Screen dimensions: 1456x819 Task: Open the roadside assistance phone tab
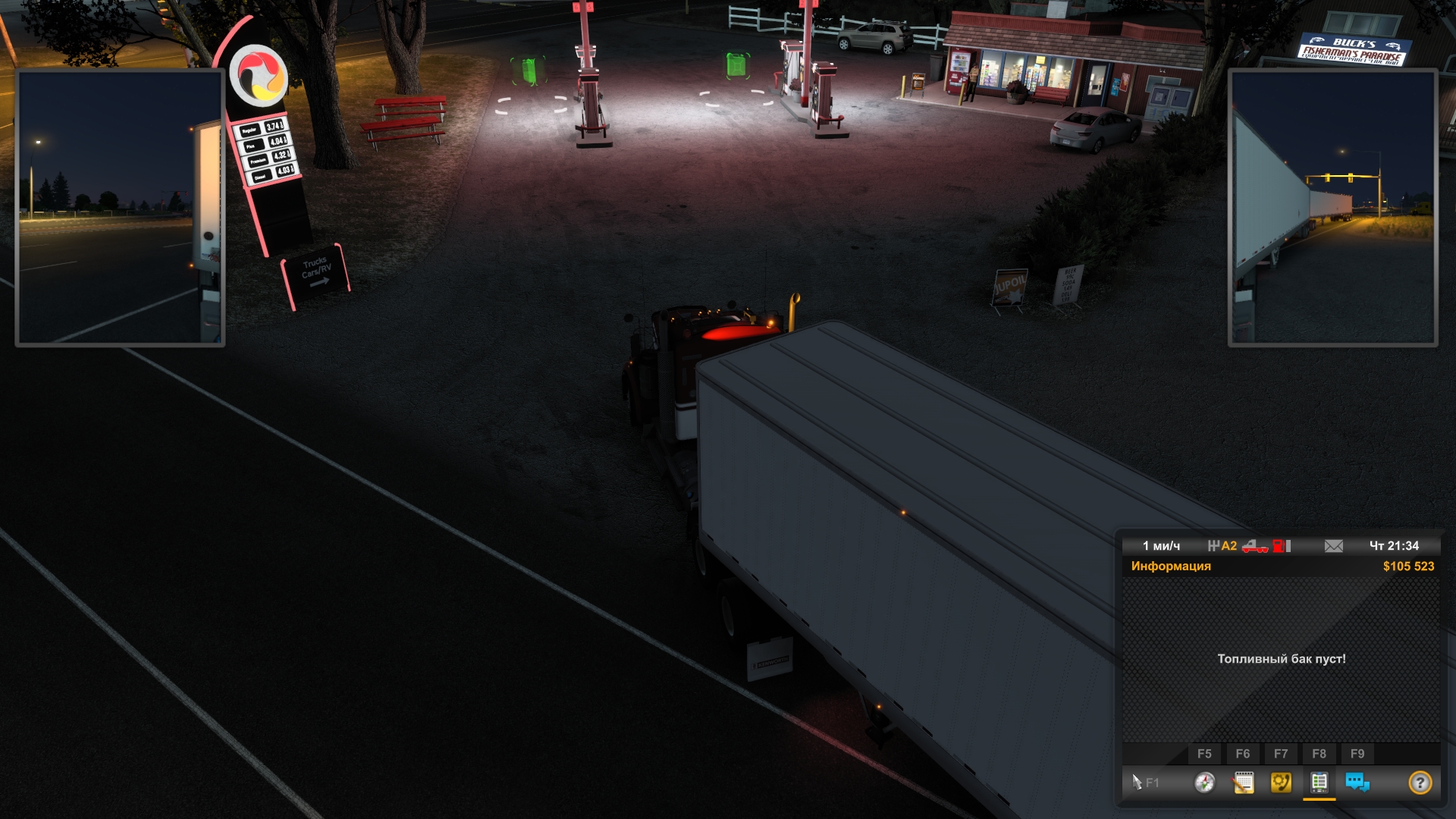1281,782
